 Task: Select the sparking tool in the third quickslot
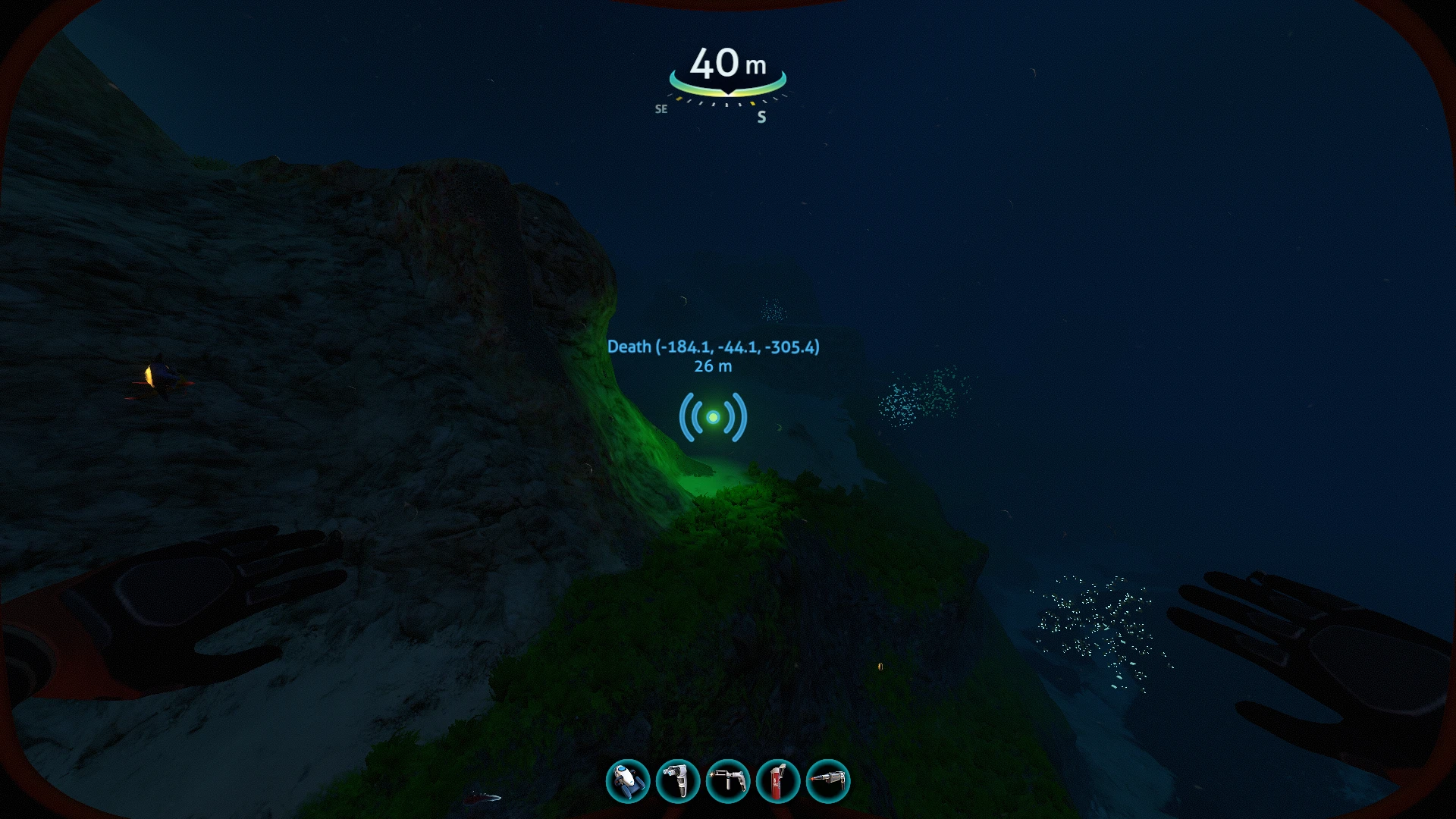pos(729,780)
